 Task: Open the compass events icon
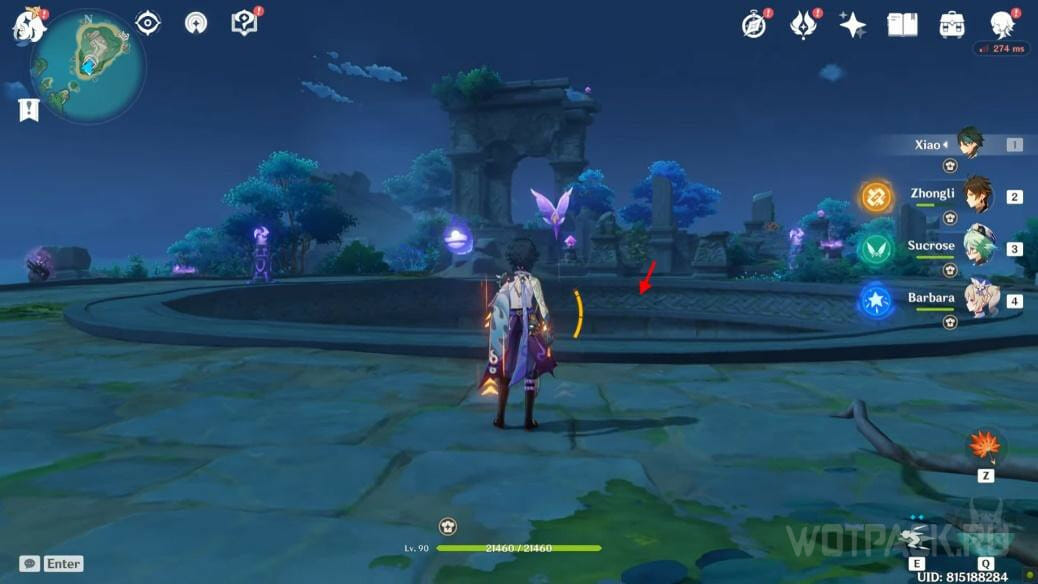[x=754, y=25]
